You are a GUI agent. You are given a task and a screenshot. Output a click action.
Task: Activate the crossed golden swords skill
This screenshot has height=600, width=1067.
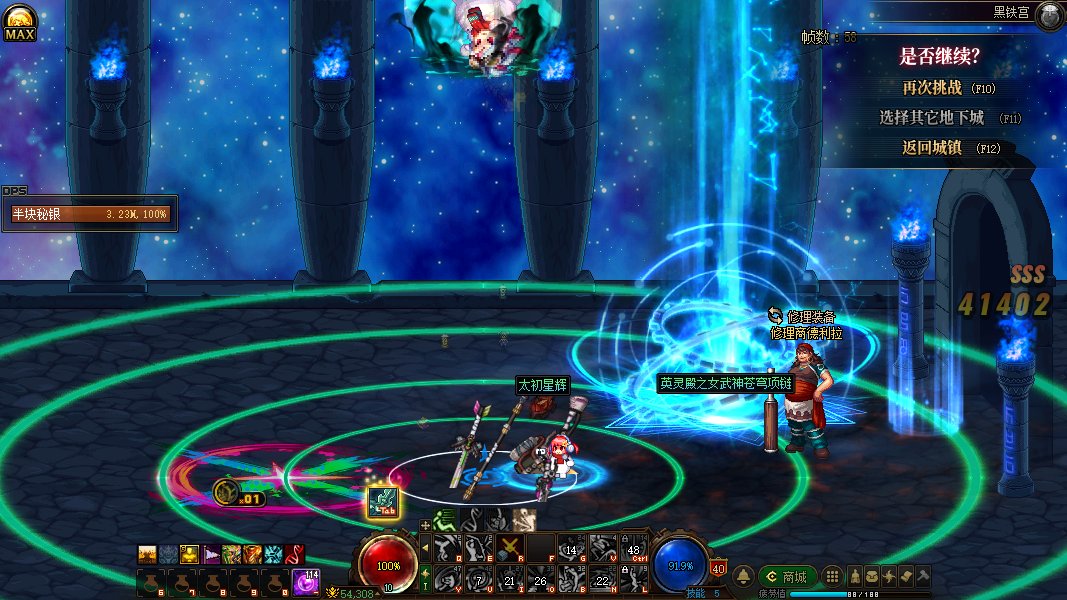(x=510, y=547)
